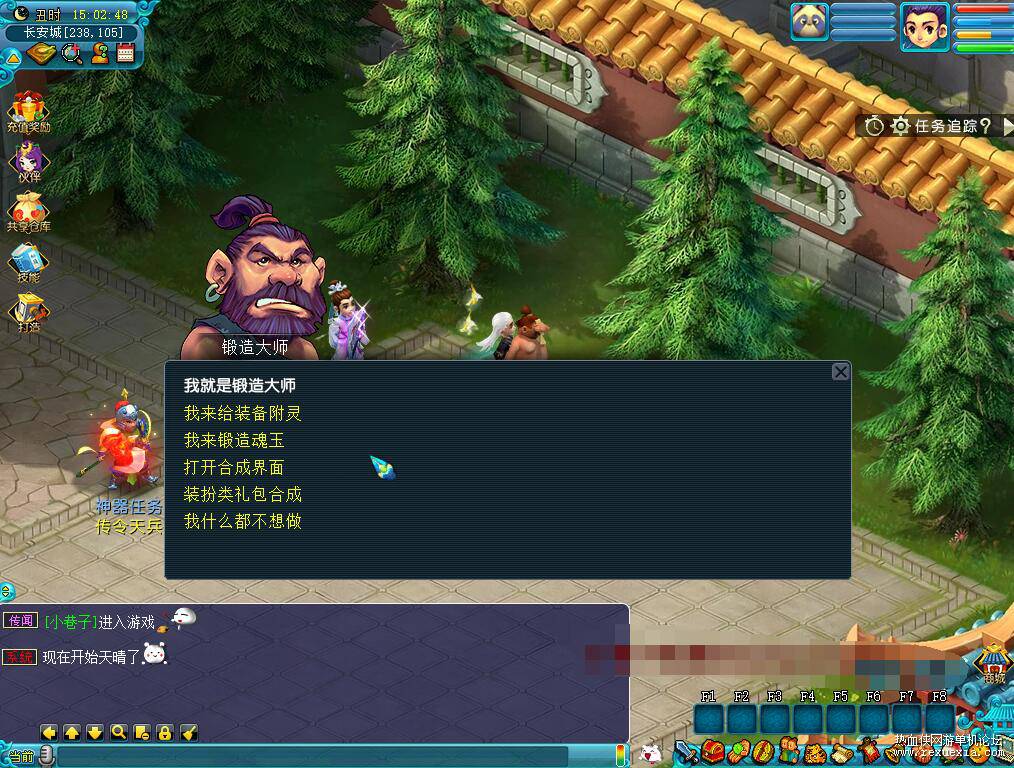Screen dimensions: 1014x768
Task: Click the chat magnifier search button
Action: pyautogui.click(x=118, y=732)
